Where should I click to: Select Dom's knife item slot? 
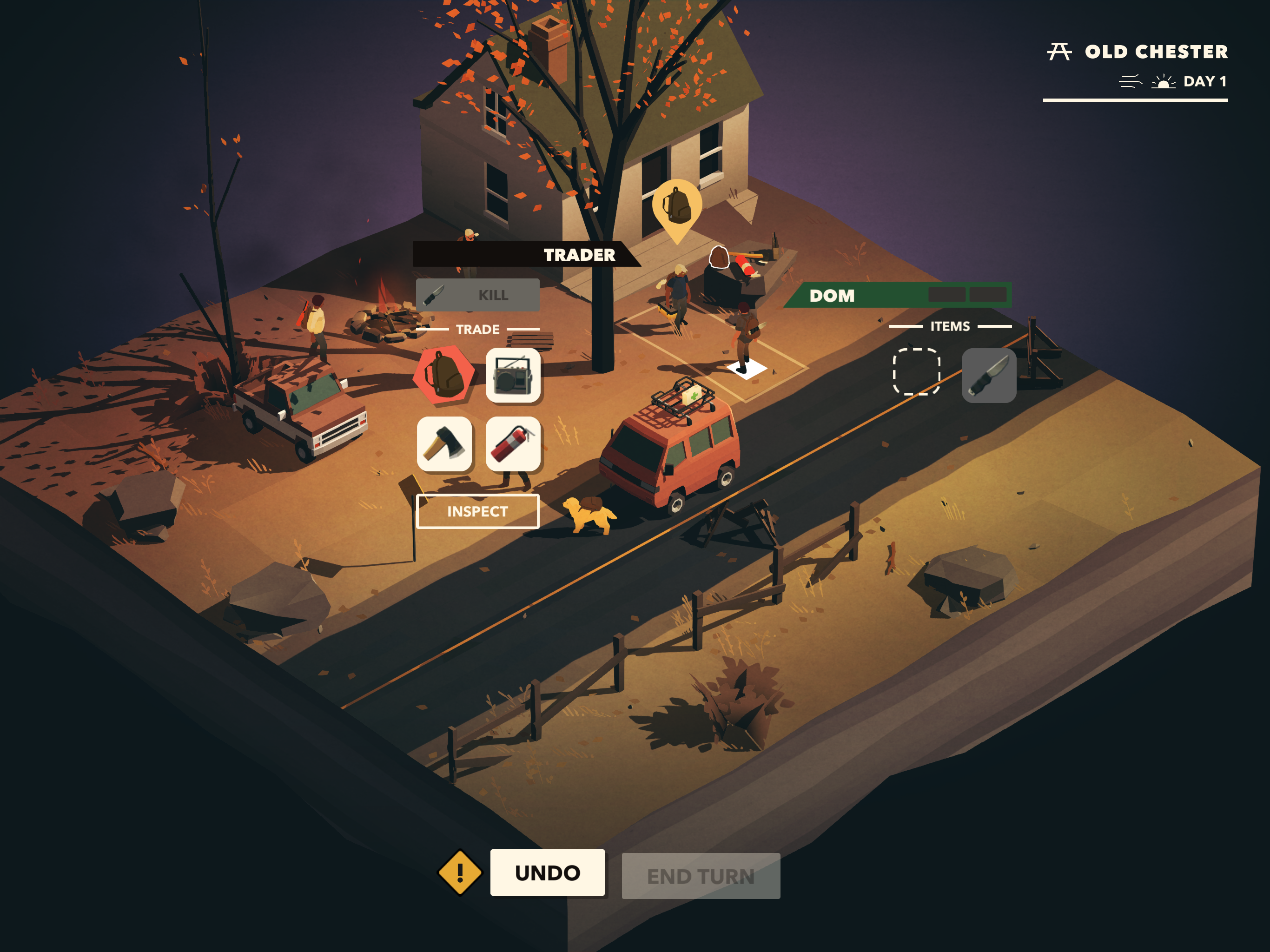click(x=988, y=376)
